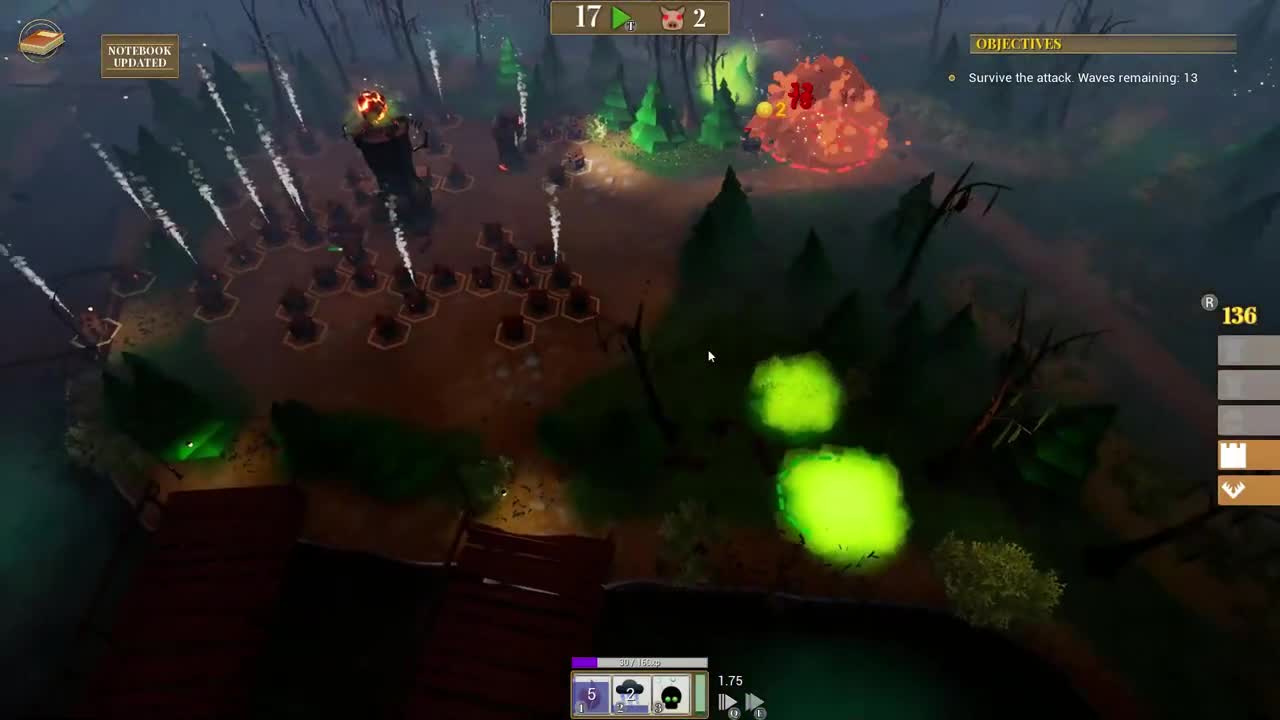The width and height of the screenshot is (1280, 720).
Task: Cast the skull poison spell in slot 3
Action: [x=668, y=693]
